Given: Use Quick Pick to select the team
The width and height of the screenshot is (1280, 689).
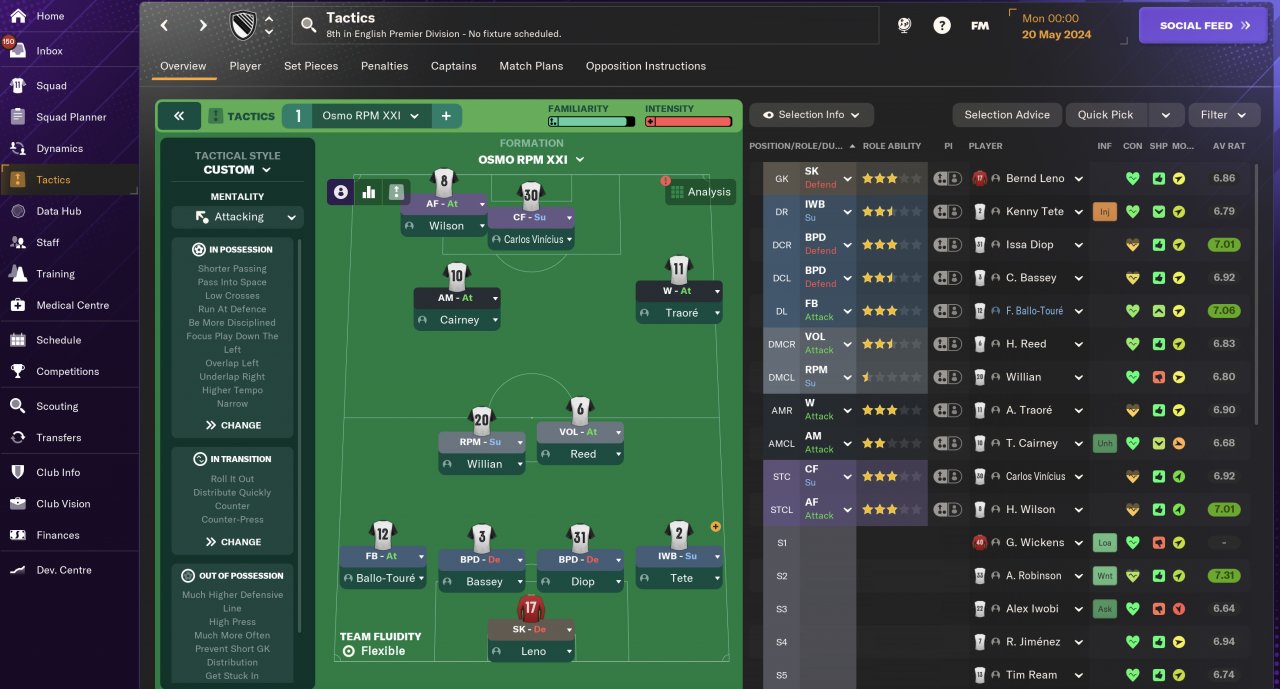Looking at the screenshot, I should (x=1105, y=115).
